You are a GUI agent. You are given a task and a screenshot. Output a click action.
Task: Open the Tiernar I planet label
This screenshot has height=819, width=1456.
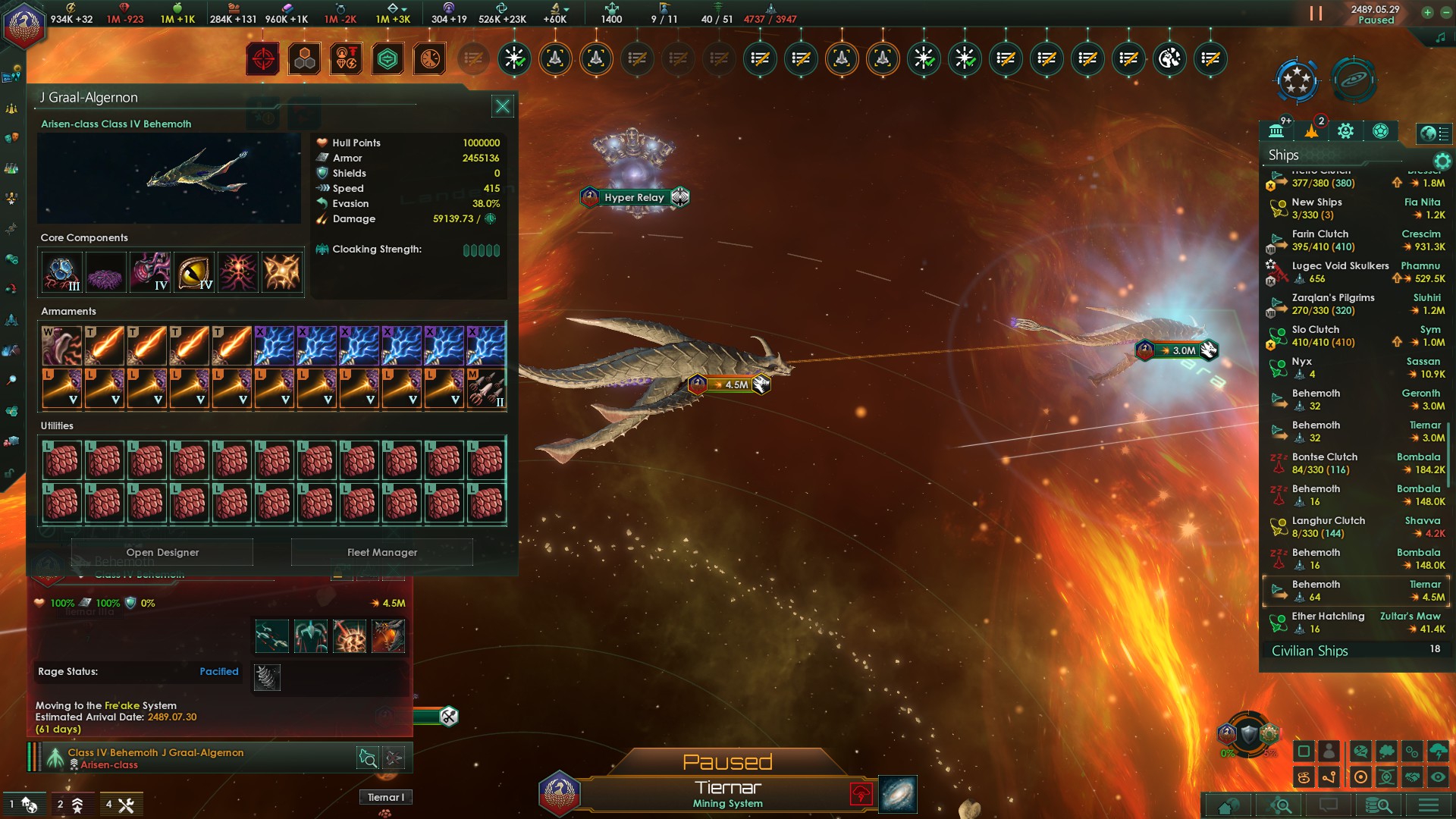(x=386, y=797)
